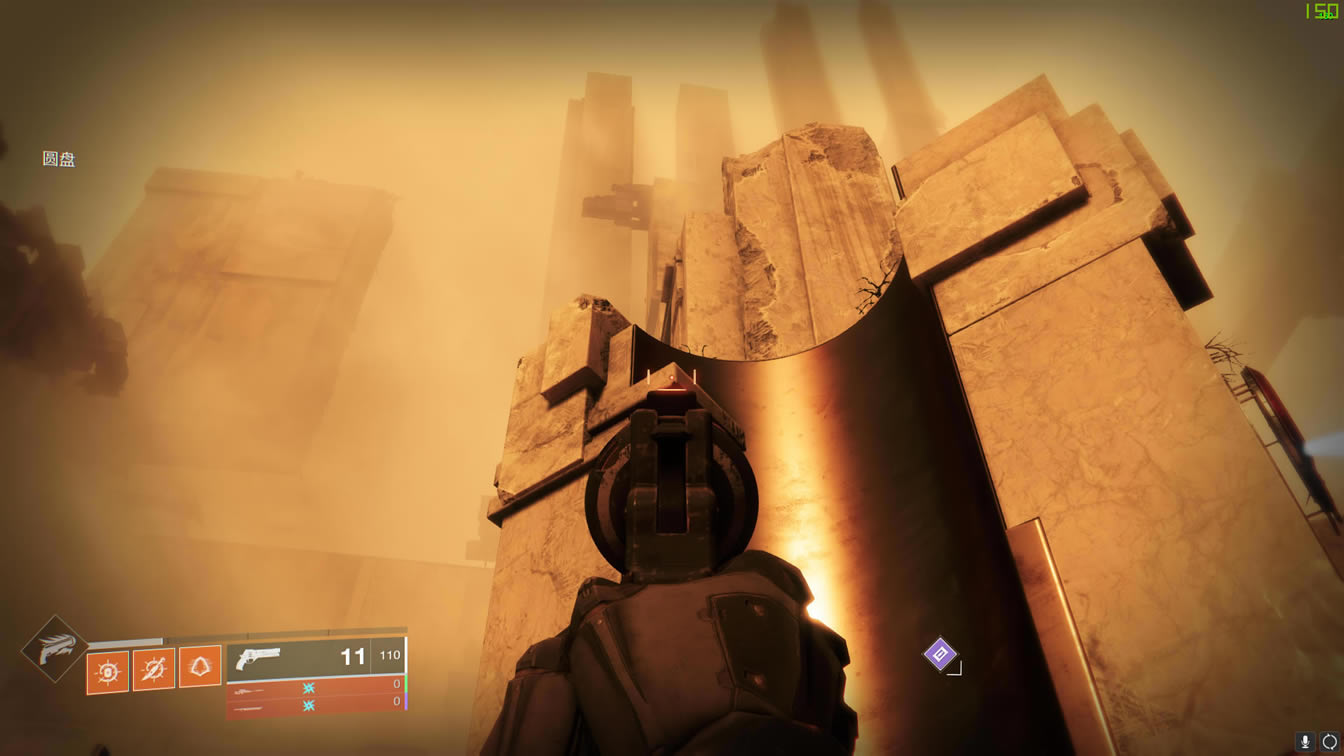The height and width of the screenshot is (756, 1344).
Task: Activate the Golden Gun super icon
Action: pos(54,650)
